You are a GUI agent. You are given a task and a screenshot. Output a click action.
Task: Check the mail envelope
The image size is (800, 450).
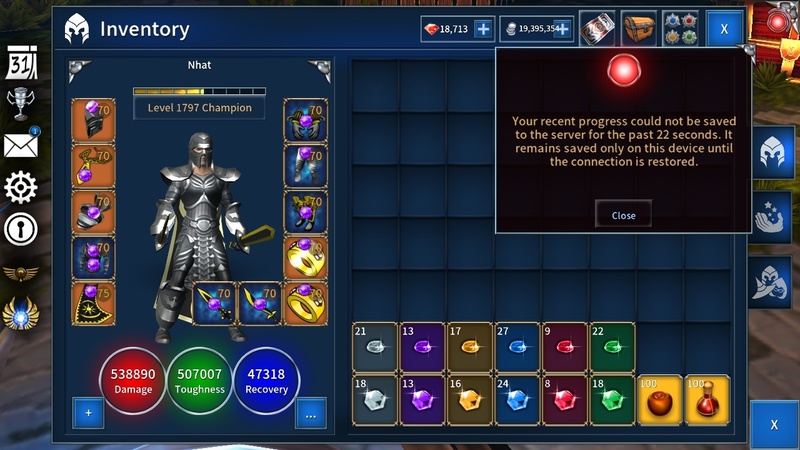[21, 145]
